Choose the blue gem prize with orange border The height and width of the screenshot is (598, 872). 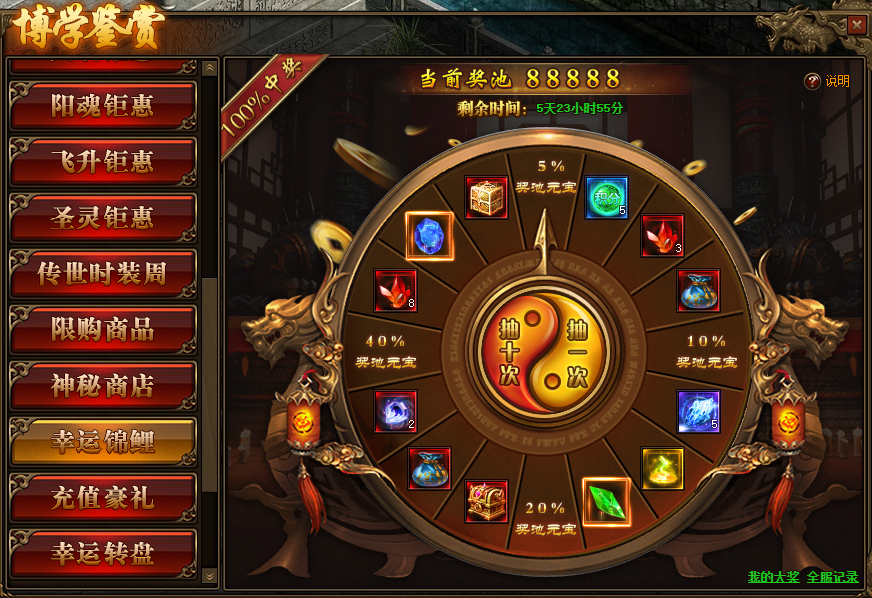point(430,236)
